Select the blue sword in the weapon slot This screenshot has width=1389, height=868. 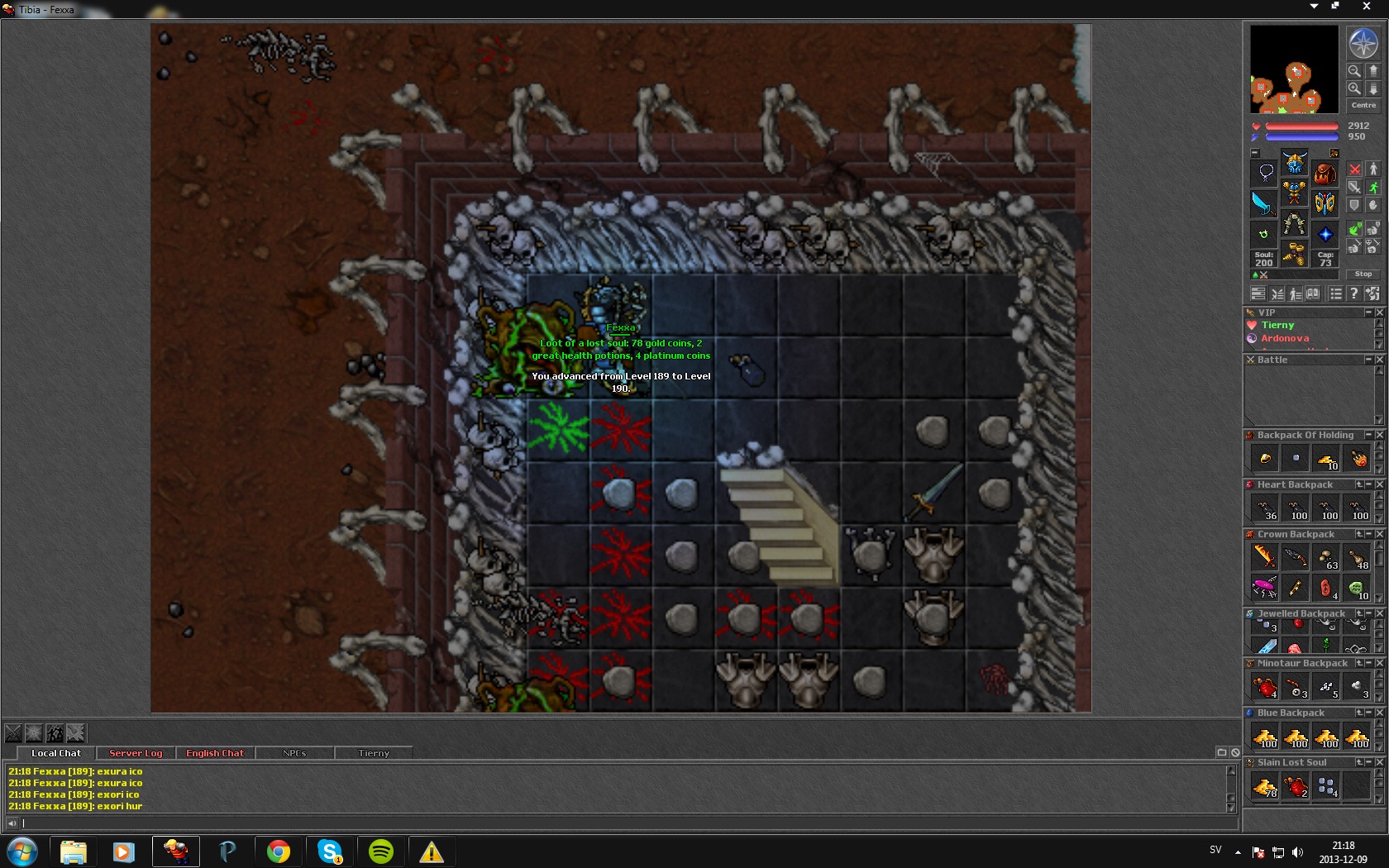click(1263, 203)
